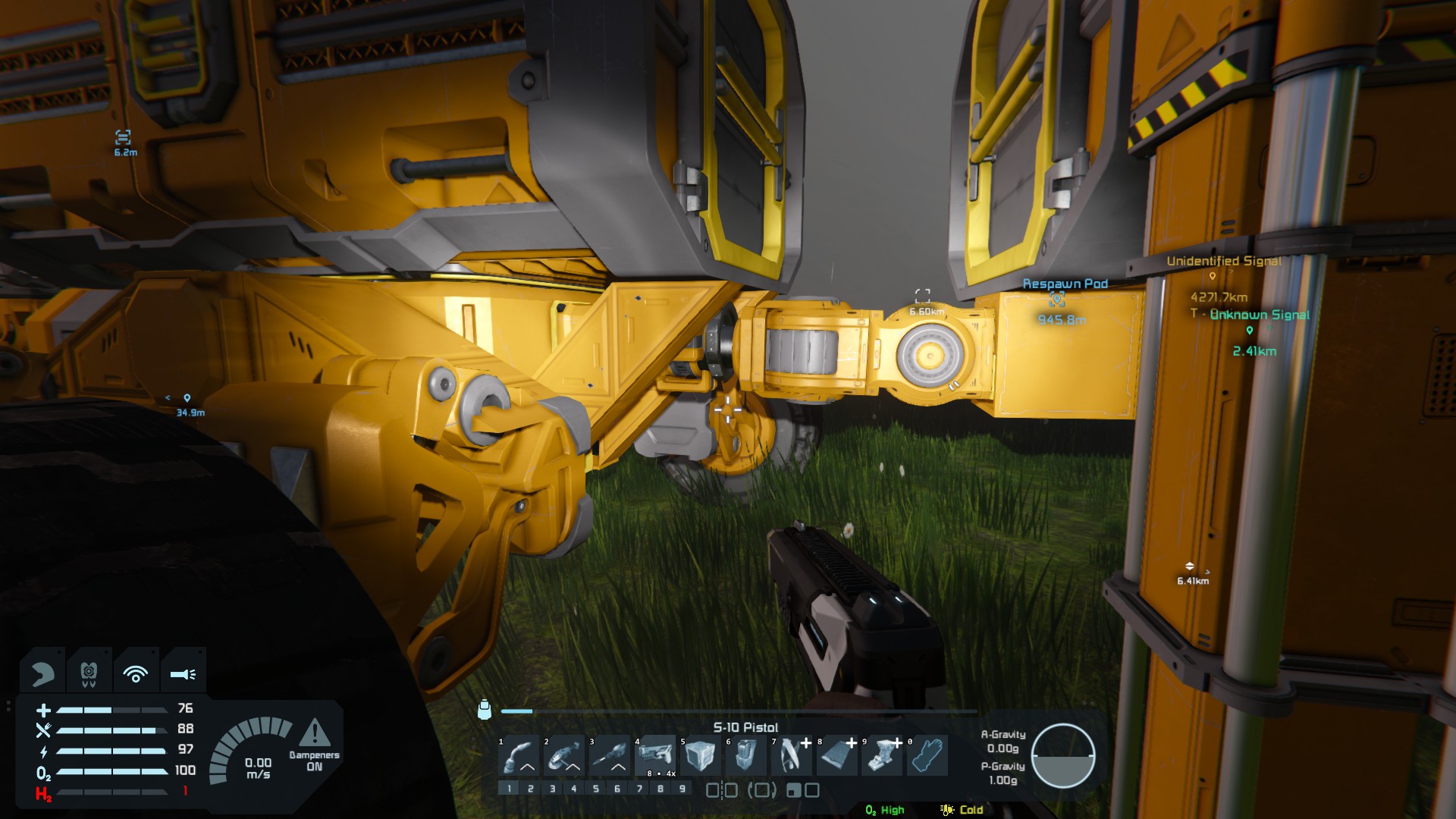Image resolution: width=1456 pixels, height=819 pixels.
Task: Switch to toolbar page 2
Action: (x=531, y=789)
